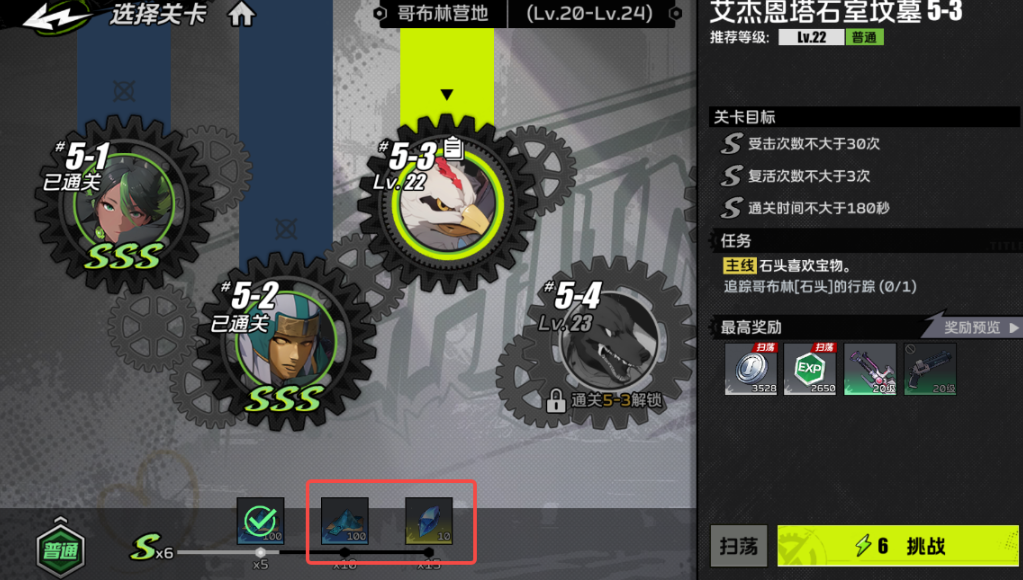Inspect the silver coin 3528 reward
The image size is (1023, 580).
click(751, 369)
